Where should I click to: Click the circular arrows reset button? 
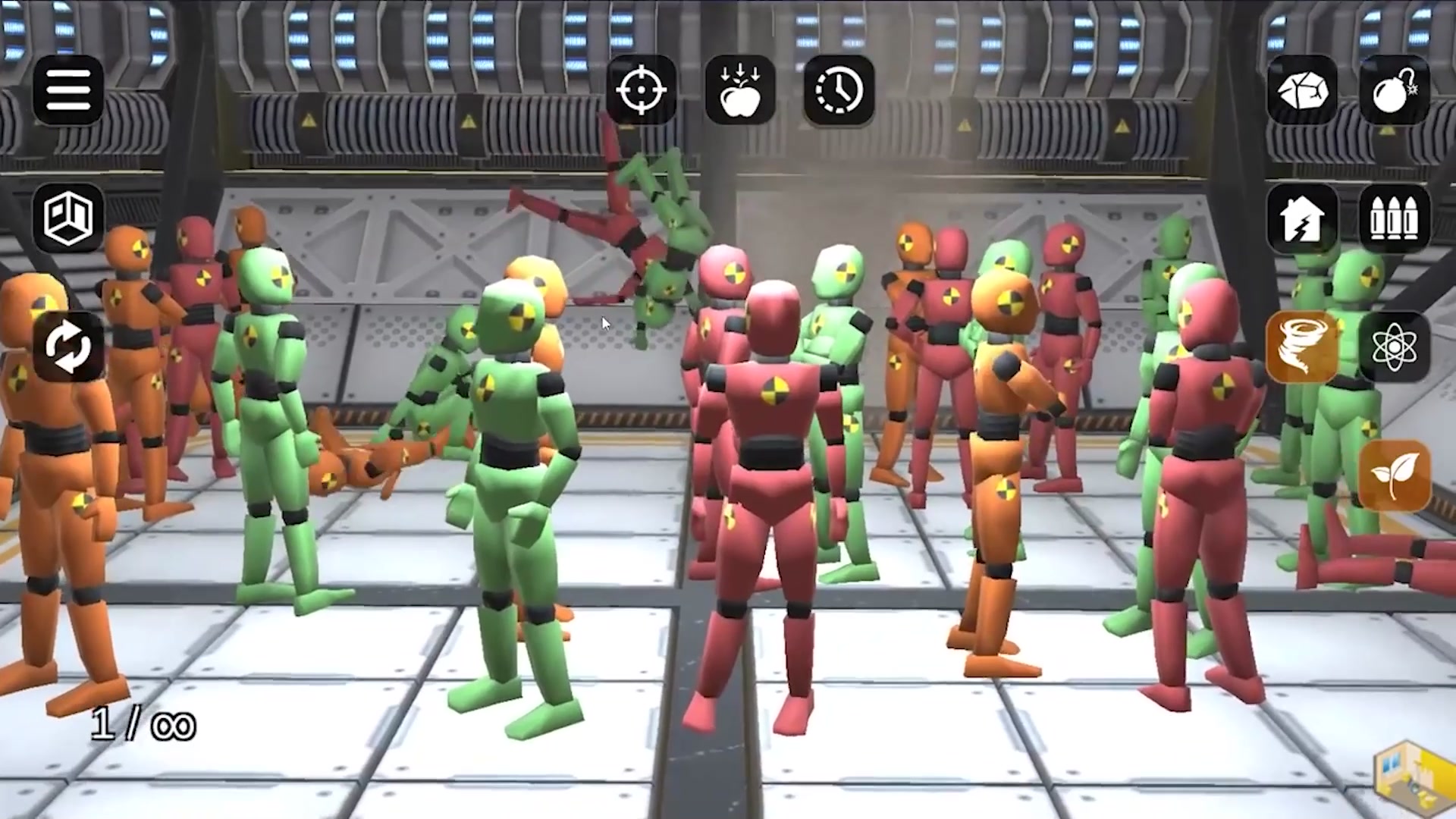[68, 347]
